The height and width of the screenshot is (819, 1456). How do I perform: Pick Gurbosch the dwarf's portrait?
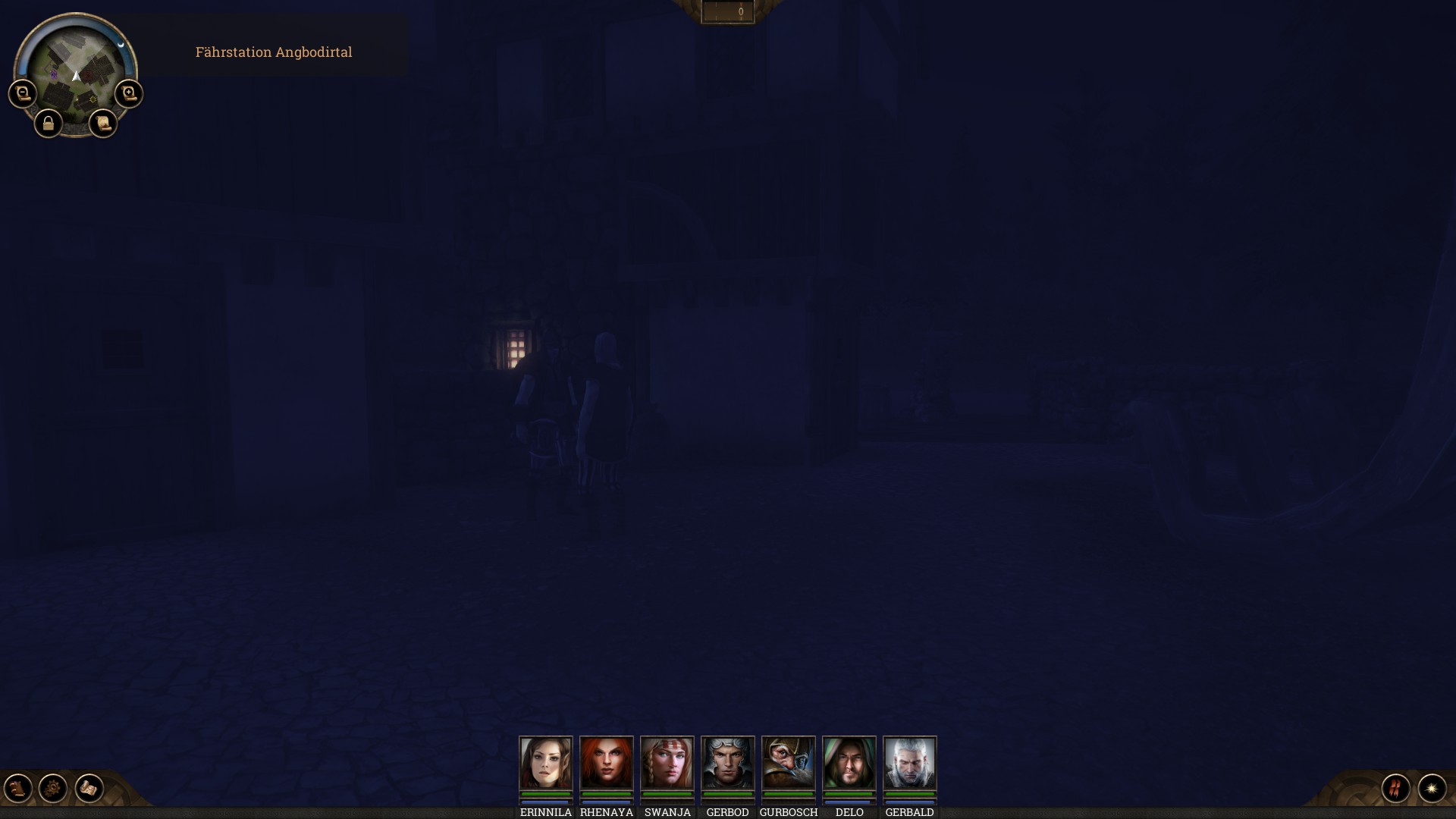[x=789, y=763]
